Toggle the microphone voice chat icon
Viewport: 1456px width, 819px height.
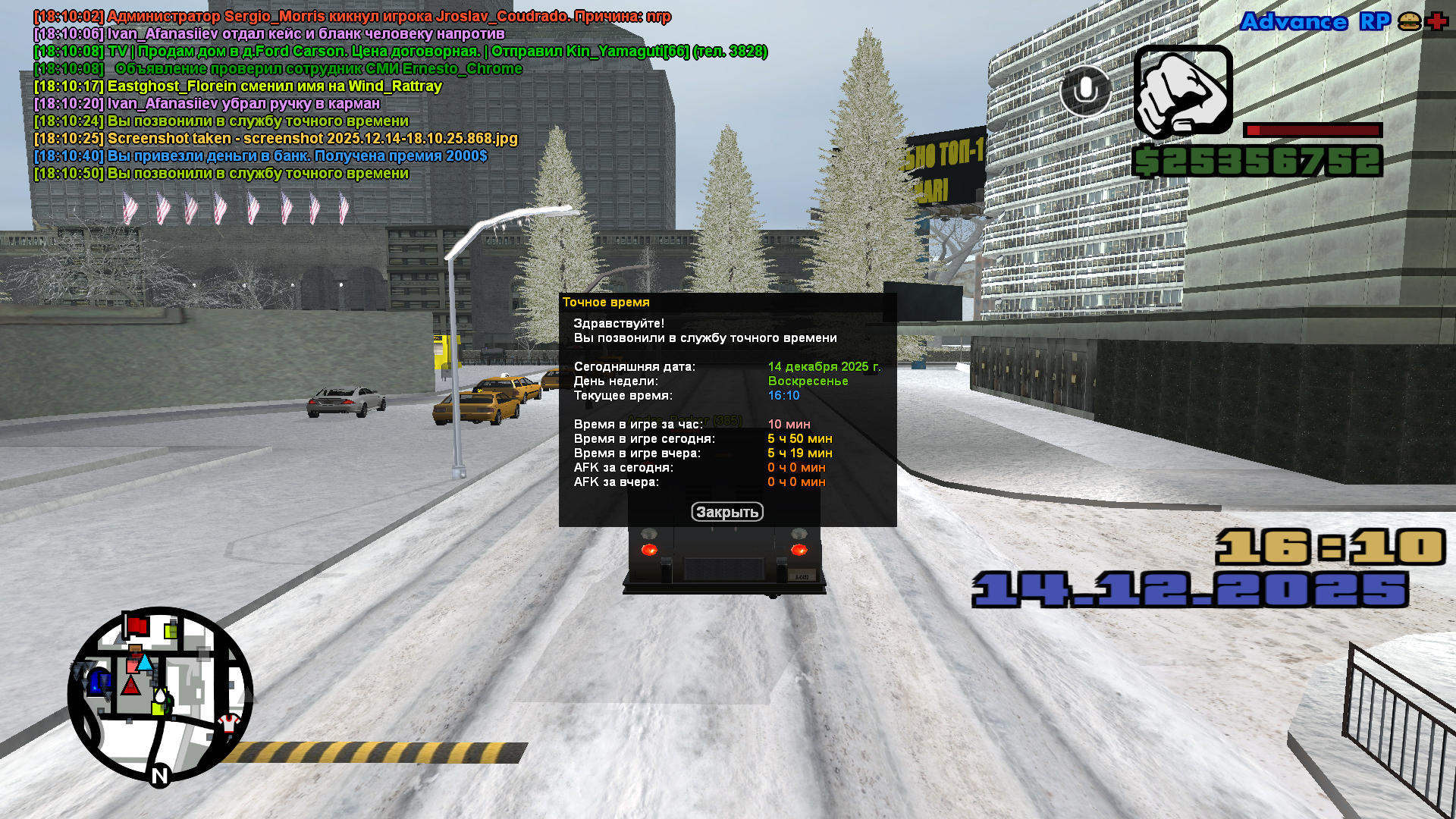click(1085, 90)
